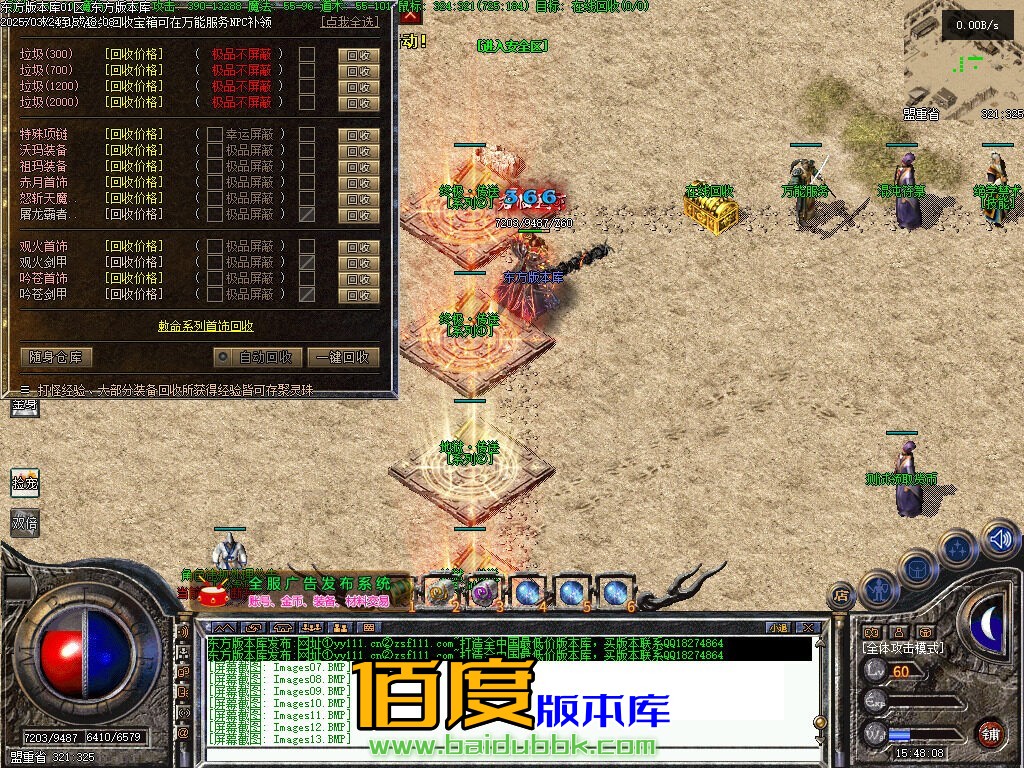Recycle the 垃圾(300) row items
This screenshot has height=768, width=1024.
tap(358, 55)
